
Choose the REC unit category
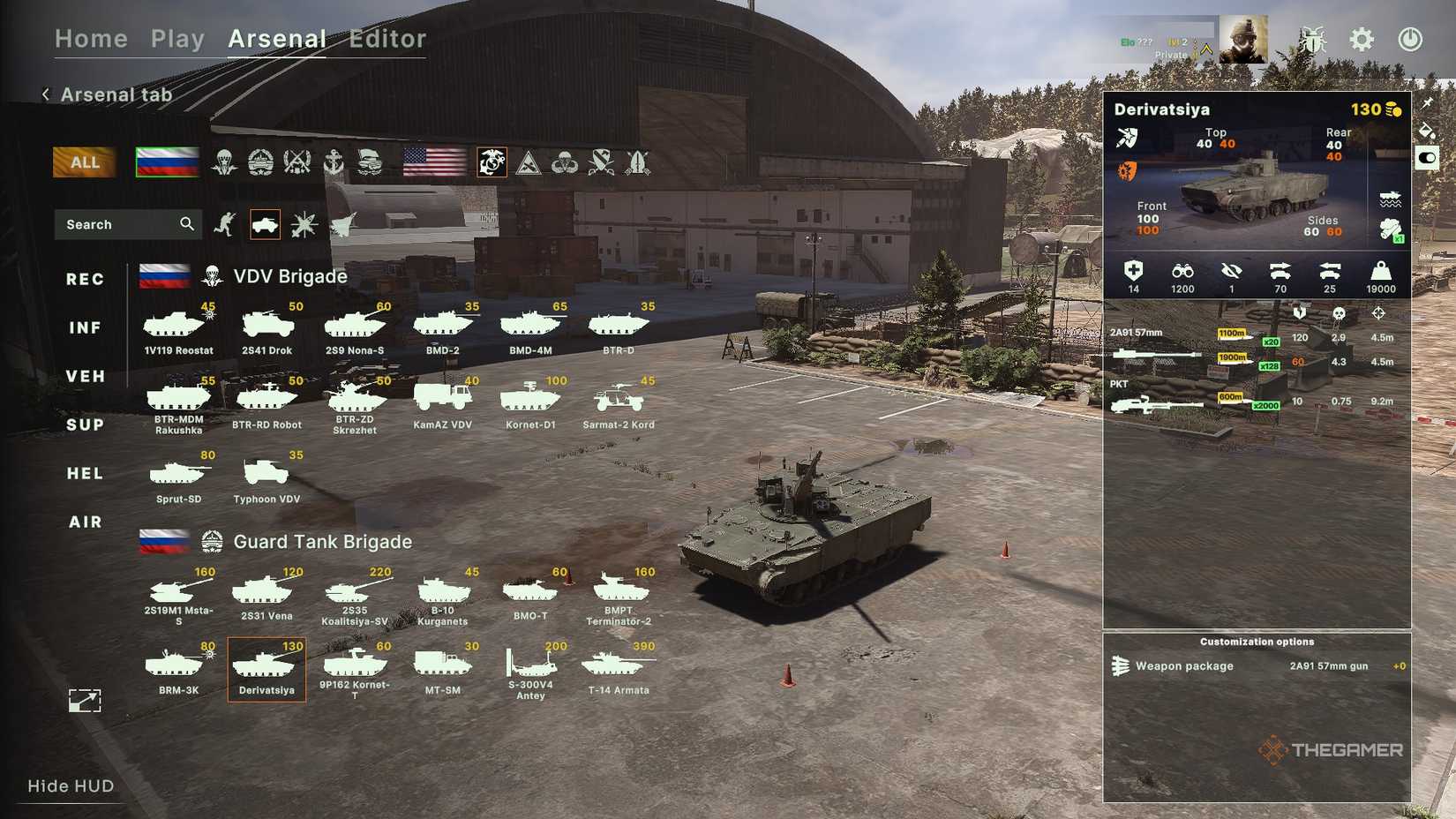point(86,280)
